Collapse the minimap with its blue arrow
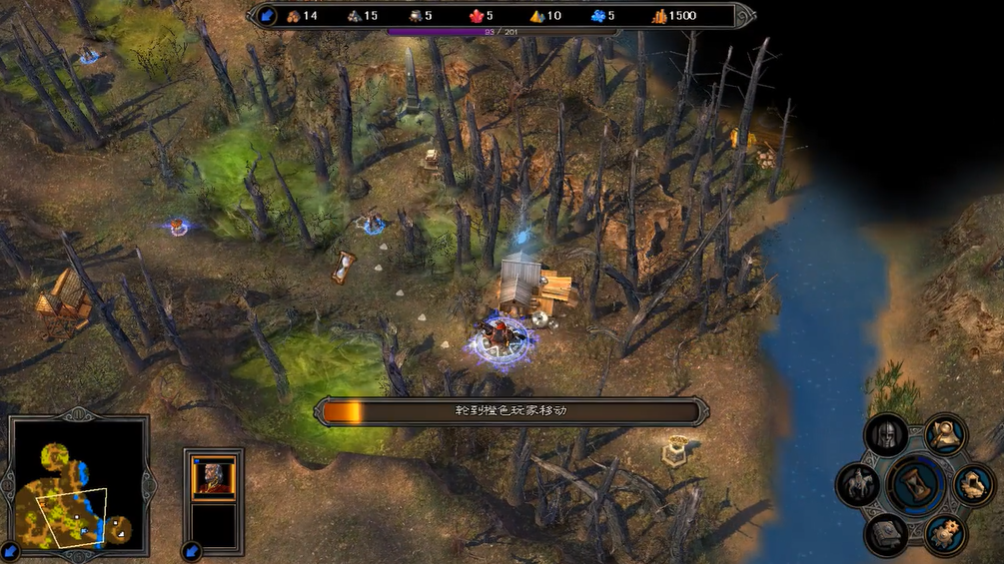Screen dimensions: 1004x564 coord(11,551)
